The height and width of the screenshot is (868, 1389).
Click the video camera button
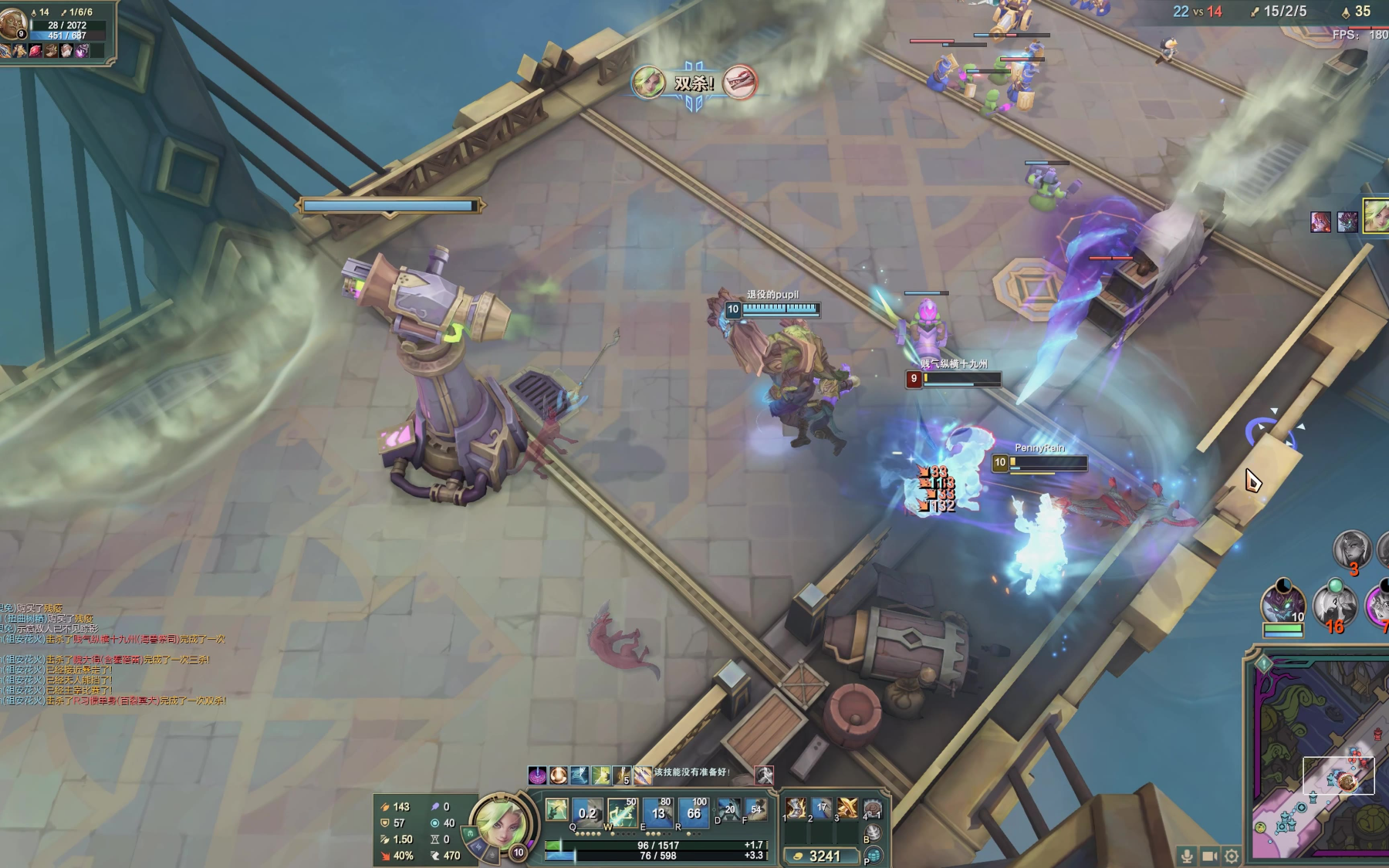pos(1209,856)
